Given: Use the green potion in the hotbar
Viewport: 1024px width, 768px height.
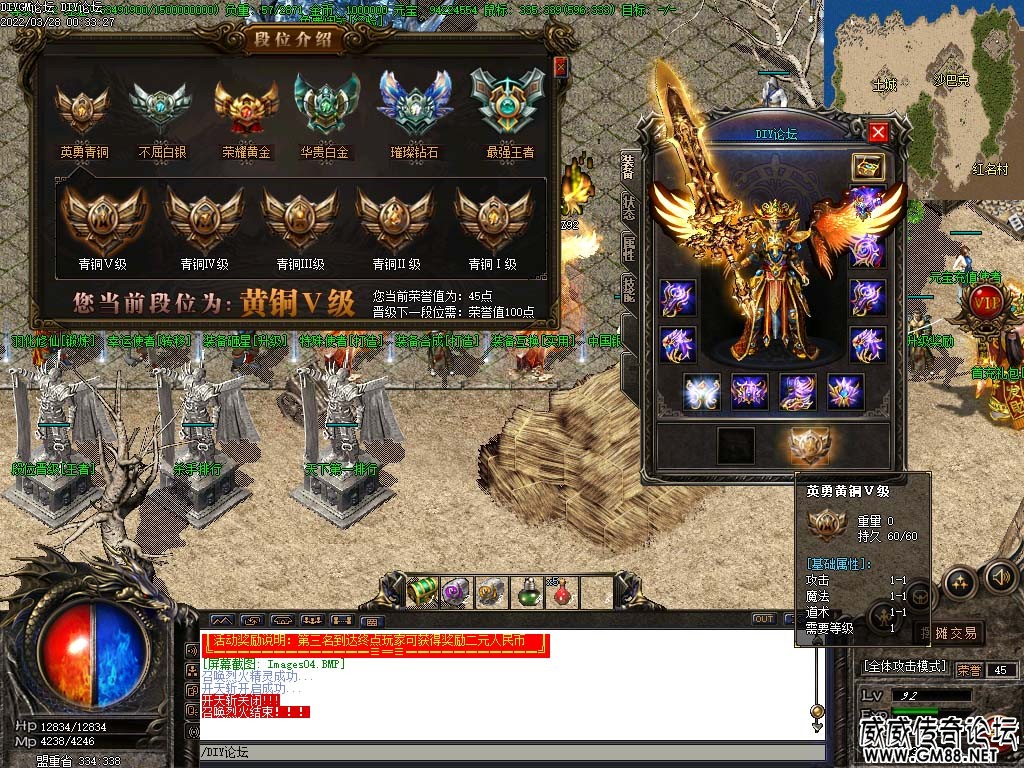Looking at the screenshot, I should (x=528, y=592).
